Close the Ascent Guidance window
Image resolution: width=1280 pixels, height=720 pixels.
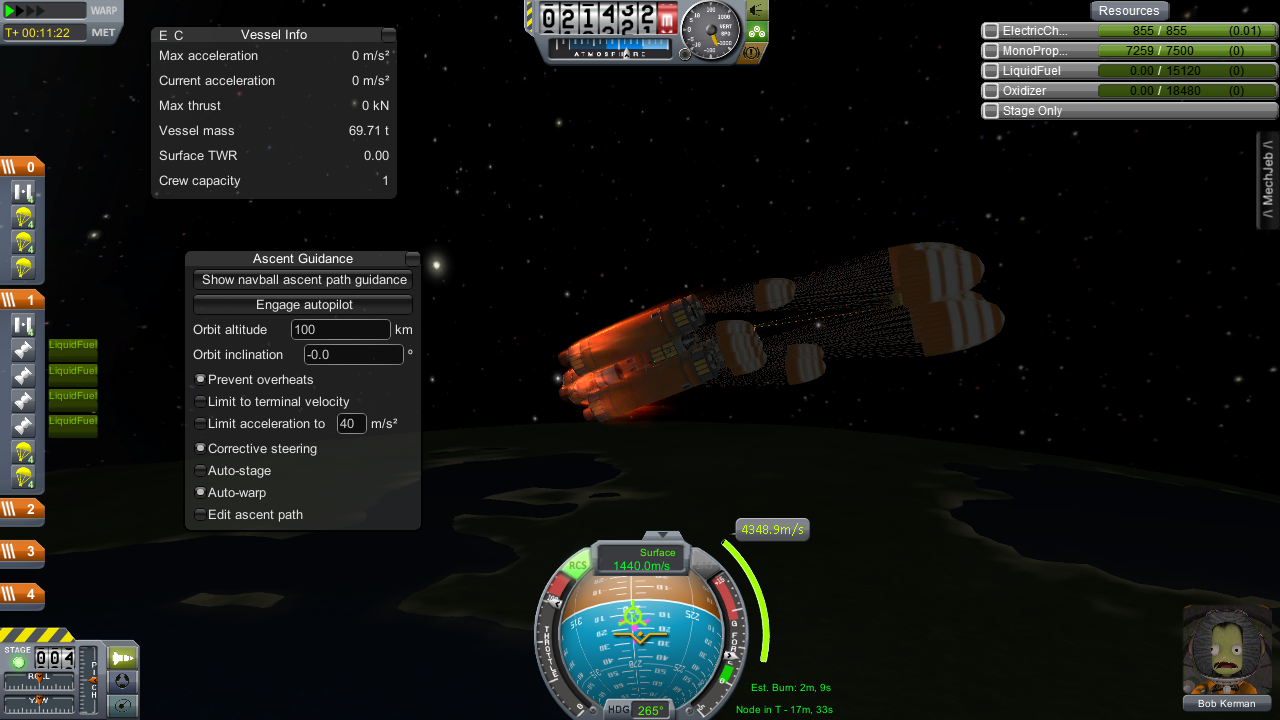coord(412,259)
